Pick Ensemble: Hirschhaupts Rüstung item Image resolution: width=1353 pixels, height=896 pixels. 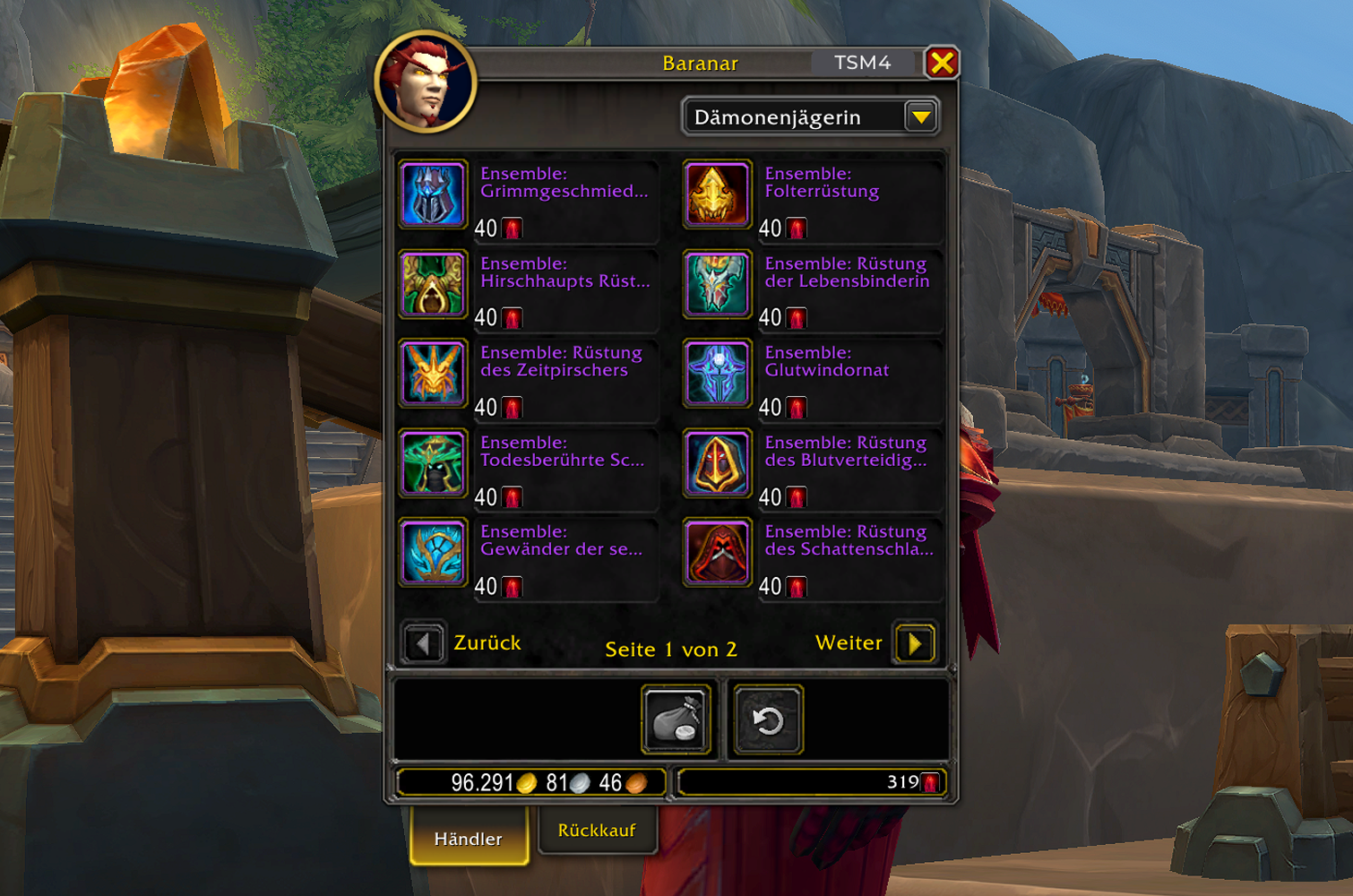pyautogui.click(x=434, y=284)
